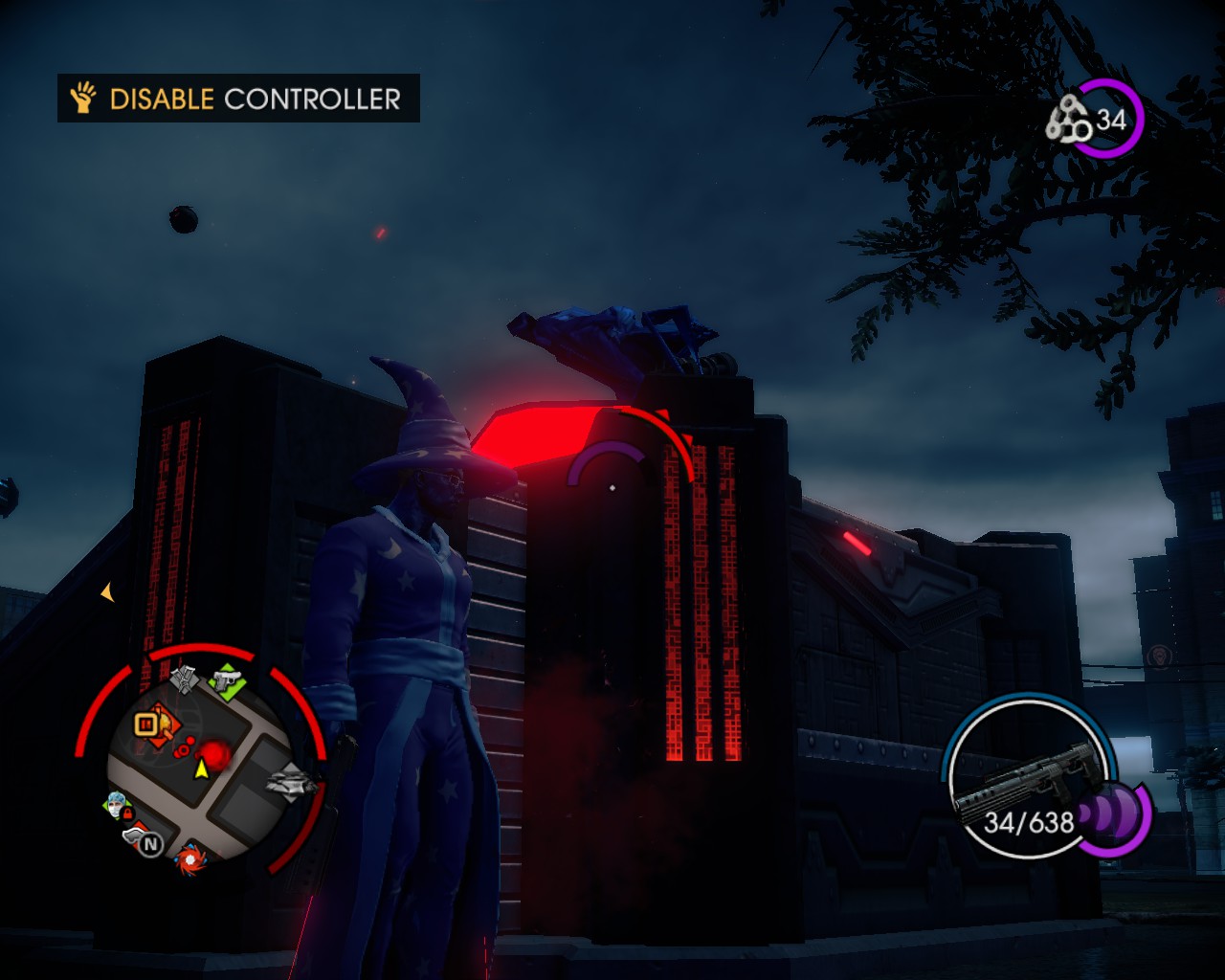Image resolution: width=1225 pixels, height=980 pixels.
Task: Select the green pistol store marker on minimap
Action: pyautogui.click(x=228, y=681)
